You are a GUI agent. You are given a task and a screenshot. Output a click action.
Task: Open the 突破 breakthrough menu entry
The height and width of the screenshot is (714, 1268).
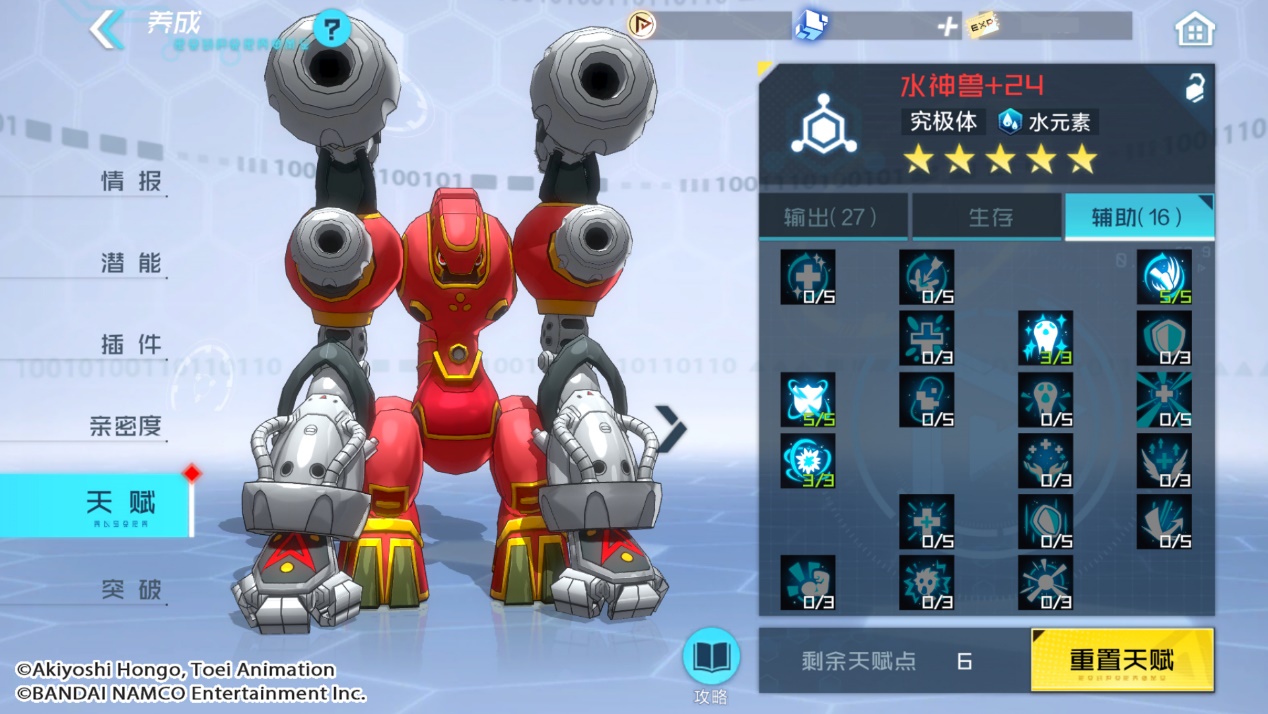(x=131, y=589)
